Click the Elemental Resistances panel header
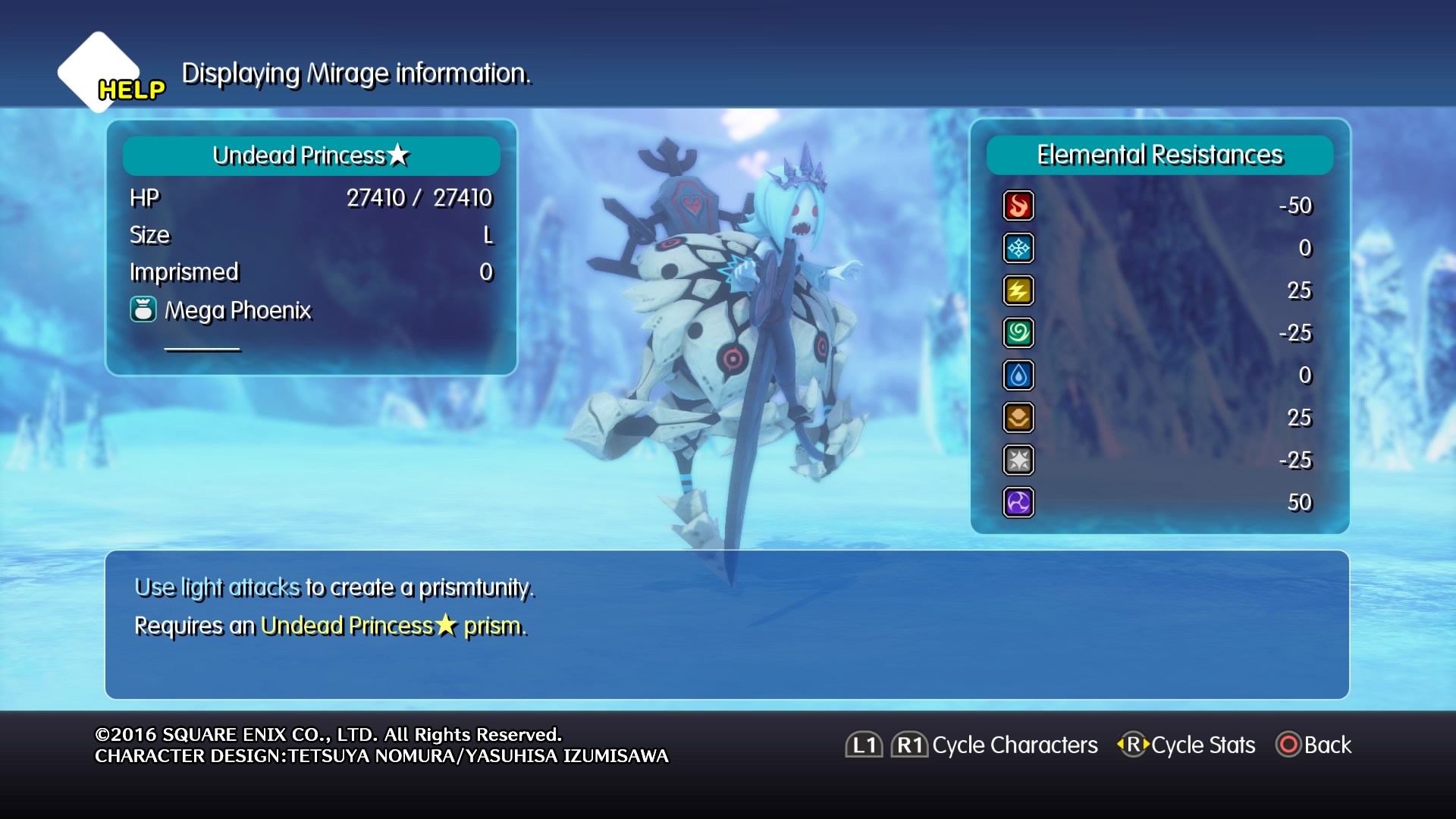 coord(1159,155)
